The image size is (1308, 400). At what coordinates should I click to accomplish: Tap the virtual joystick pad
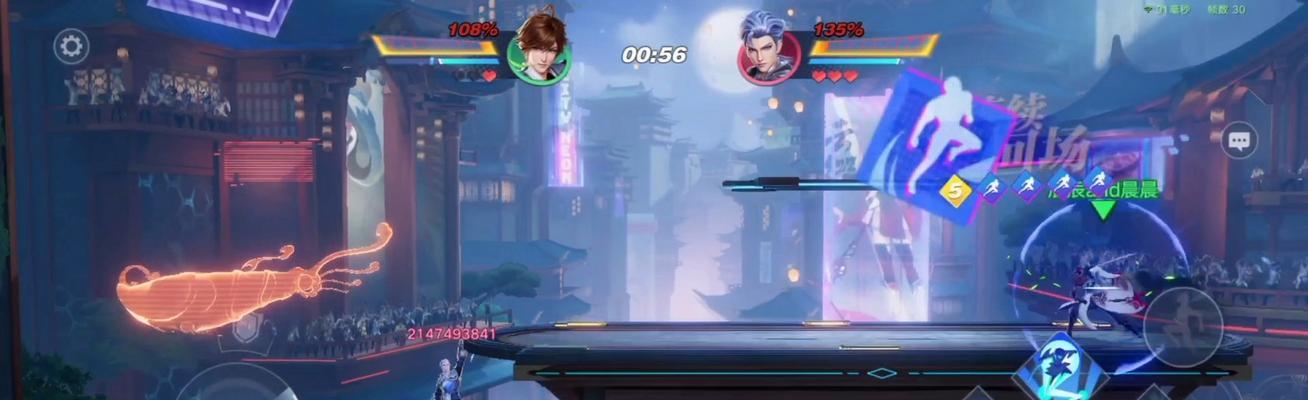[x=237, y=385]
